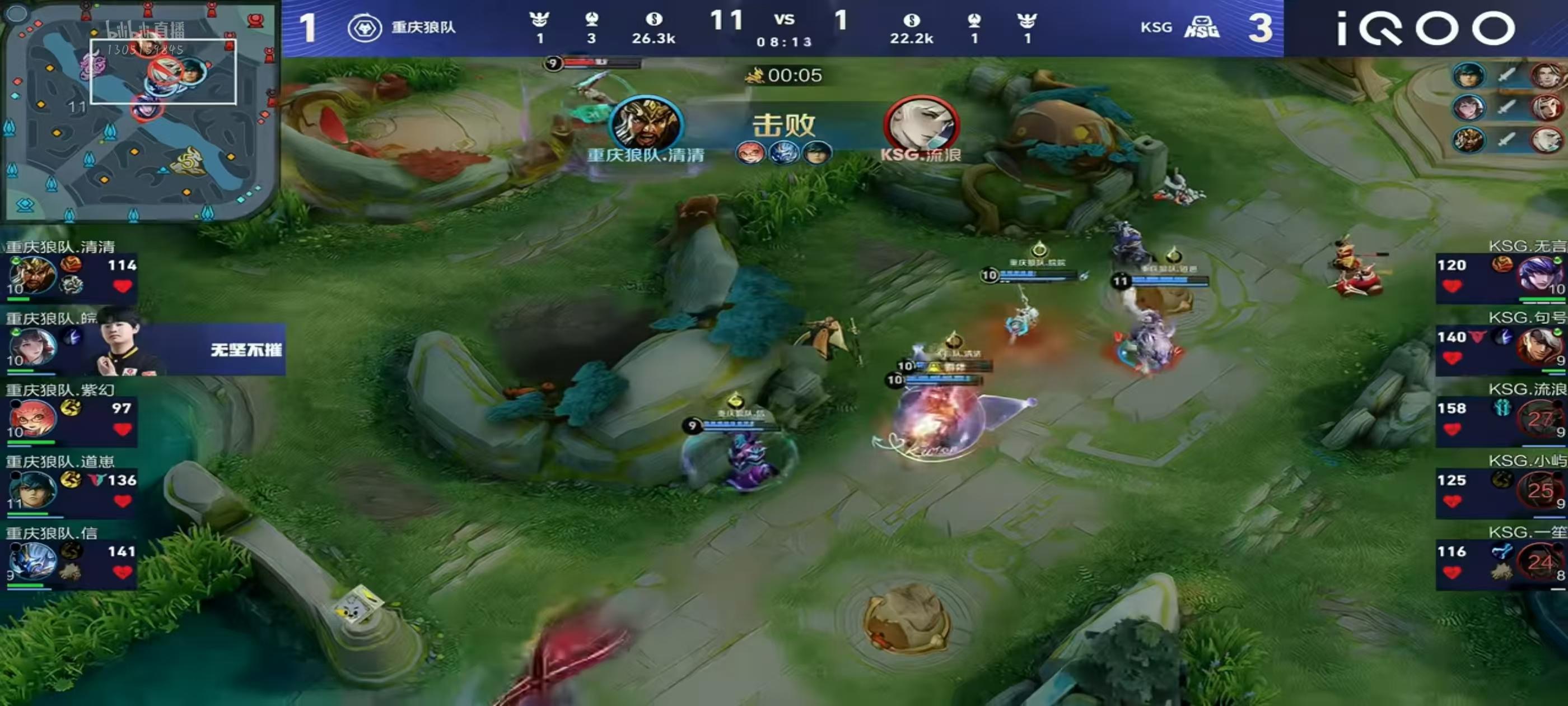Select 重庆狼队.清清's hero portrait in the player list
This screenshot has height=706, width=1568.
tap(32, 275)
